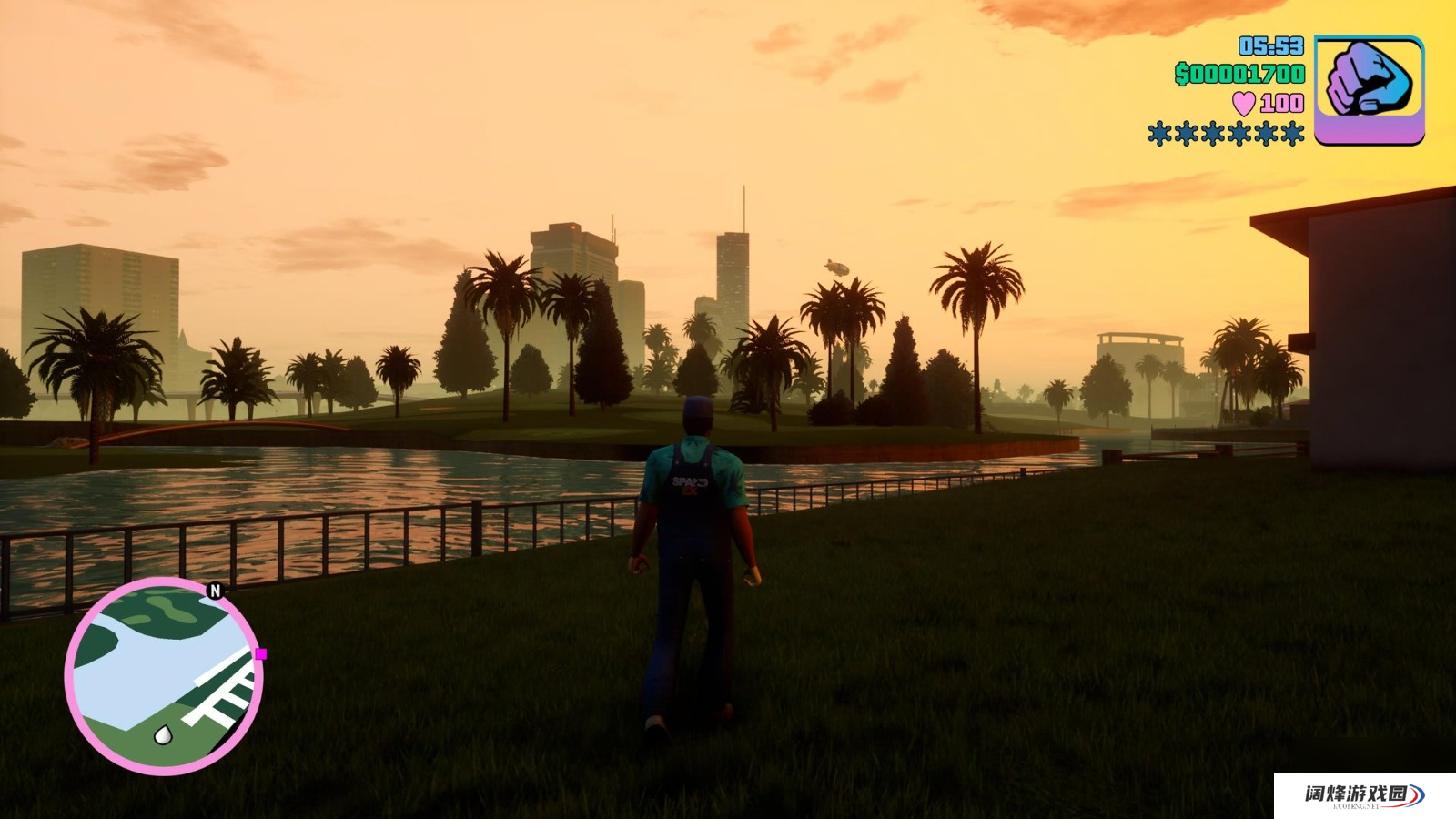The image size is (1456, 819).
Task: Click the in-game clock showing 05:53
Action: point(1269,45)
